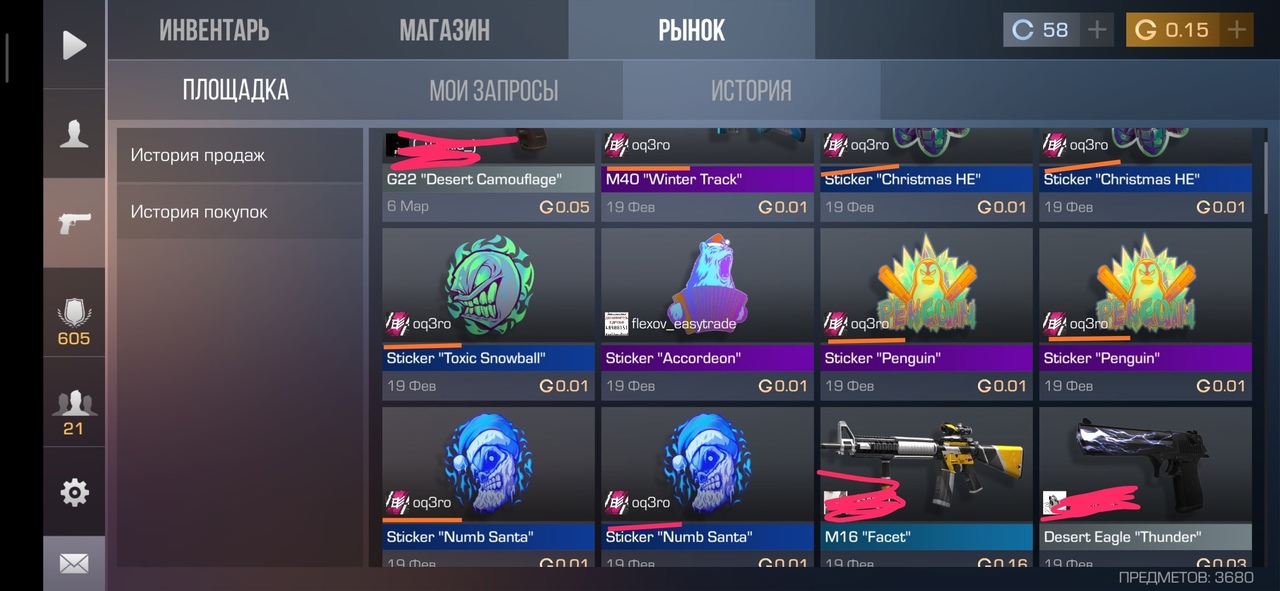
Task: Show История продаж list
Action: [x=239, y=155]
